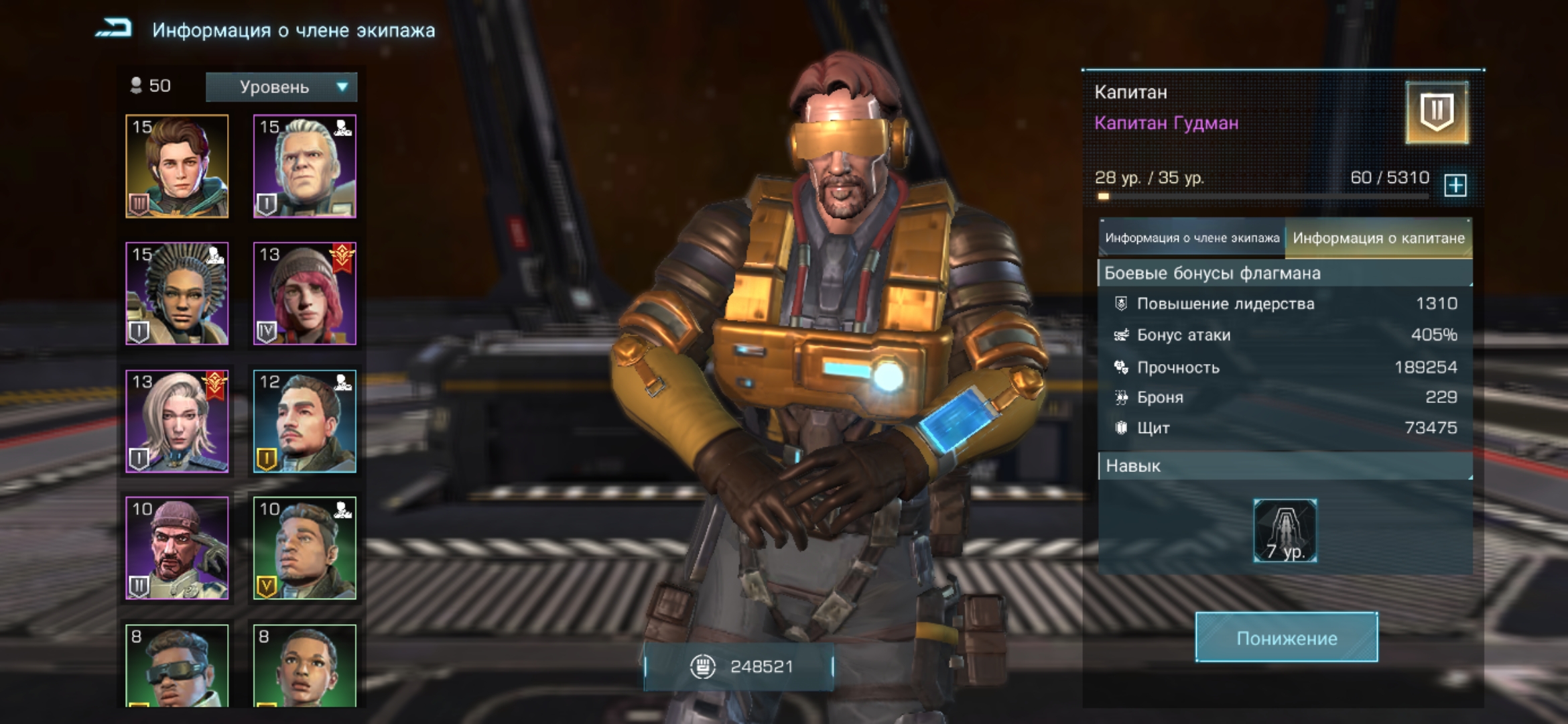Screen dimensions: 1568x724
Task: Select the red-haired woman in beanie
Action: [x=304, y=294]
